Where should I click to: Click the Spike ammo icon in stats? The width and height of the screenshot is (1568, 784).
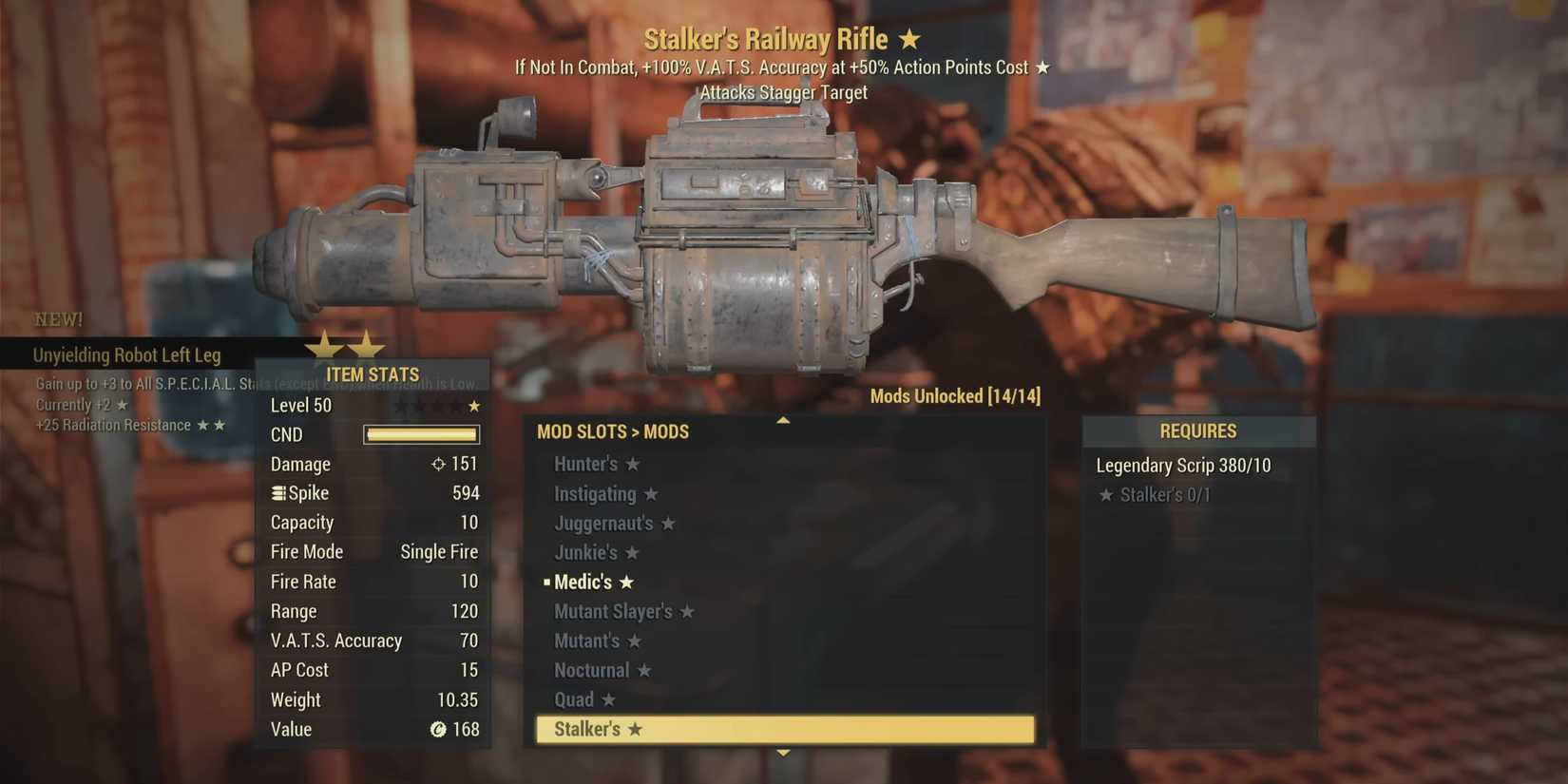coord(277,493)
